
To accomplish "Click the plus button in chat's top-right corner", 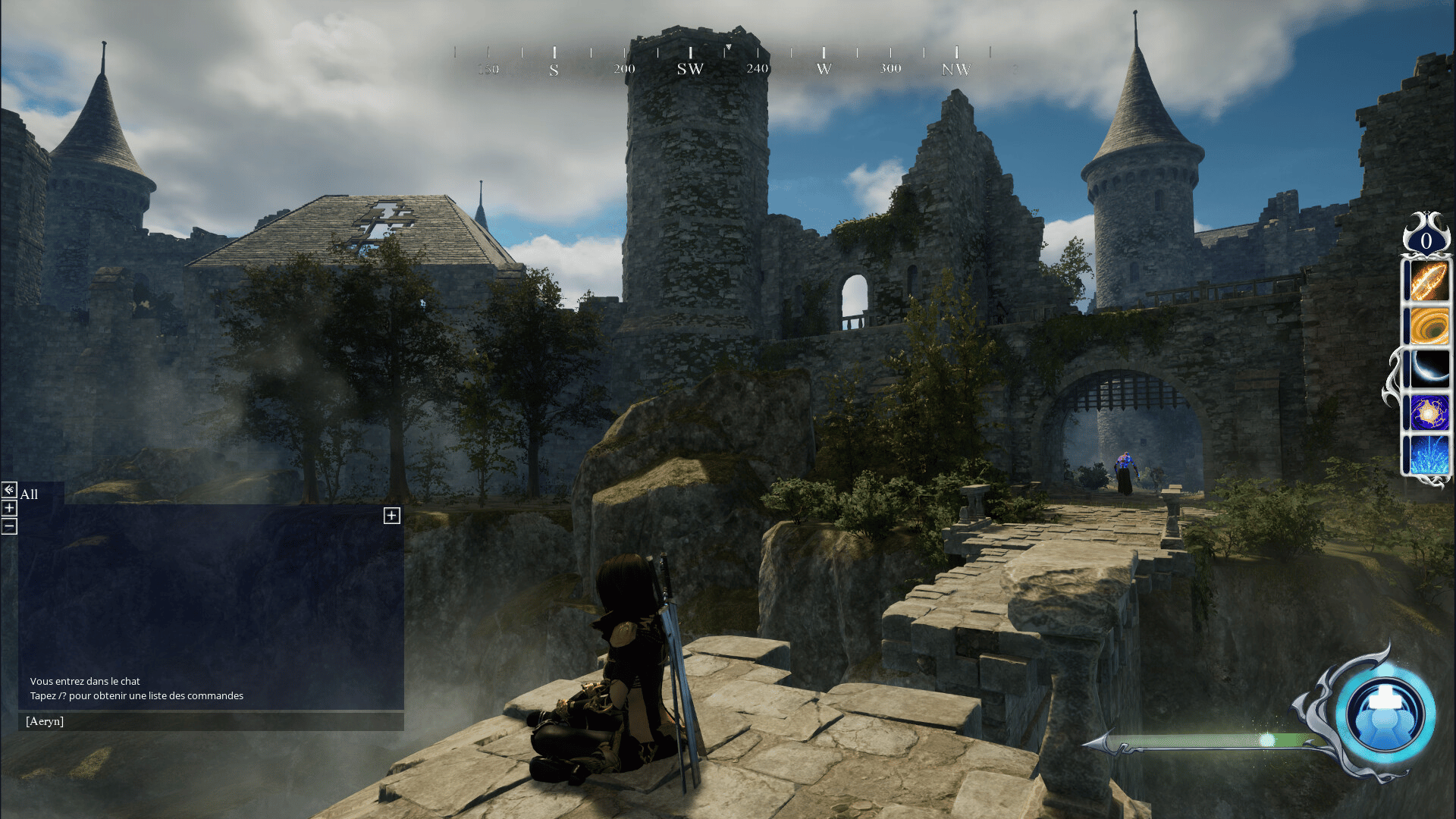I will tap(391, 516).
